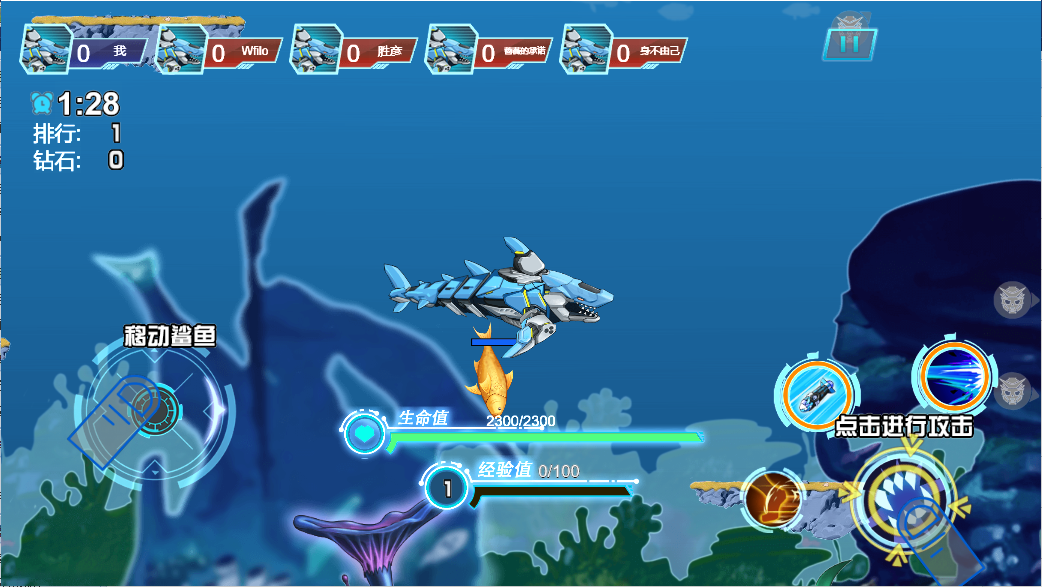Use the orange power fist skill
This screenshot has height=587, width=1042.
pyautogui.click(x=772, y=498)
